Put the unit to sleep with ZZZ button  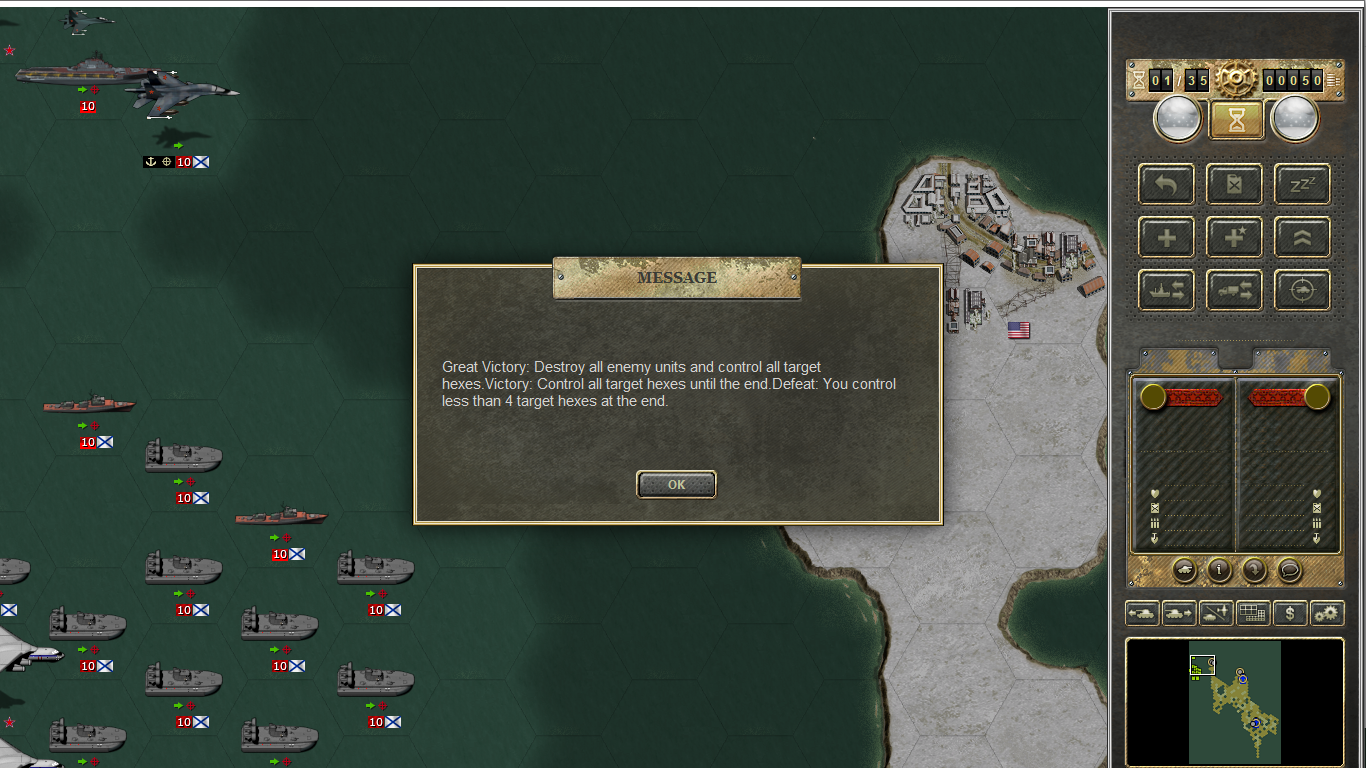pos(1302,184)
